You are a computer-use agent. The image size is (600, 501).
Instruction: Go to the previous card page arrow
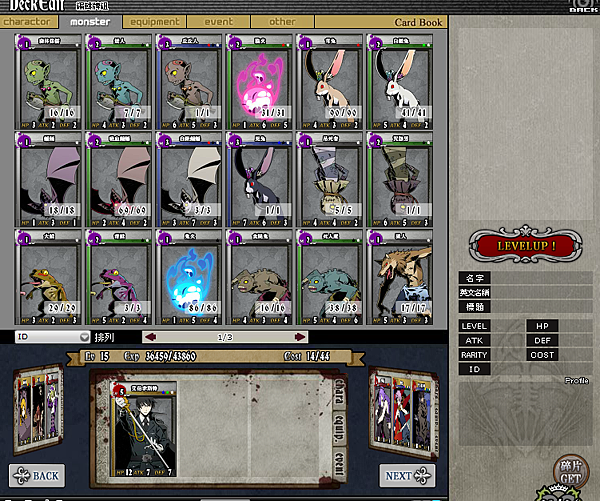point(149,337)
